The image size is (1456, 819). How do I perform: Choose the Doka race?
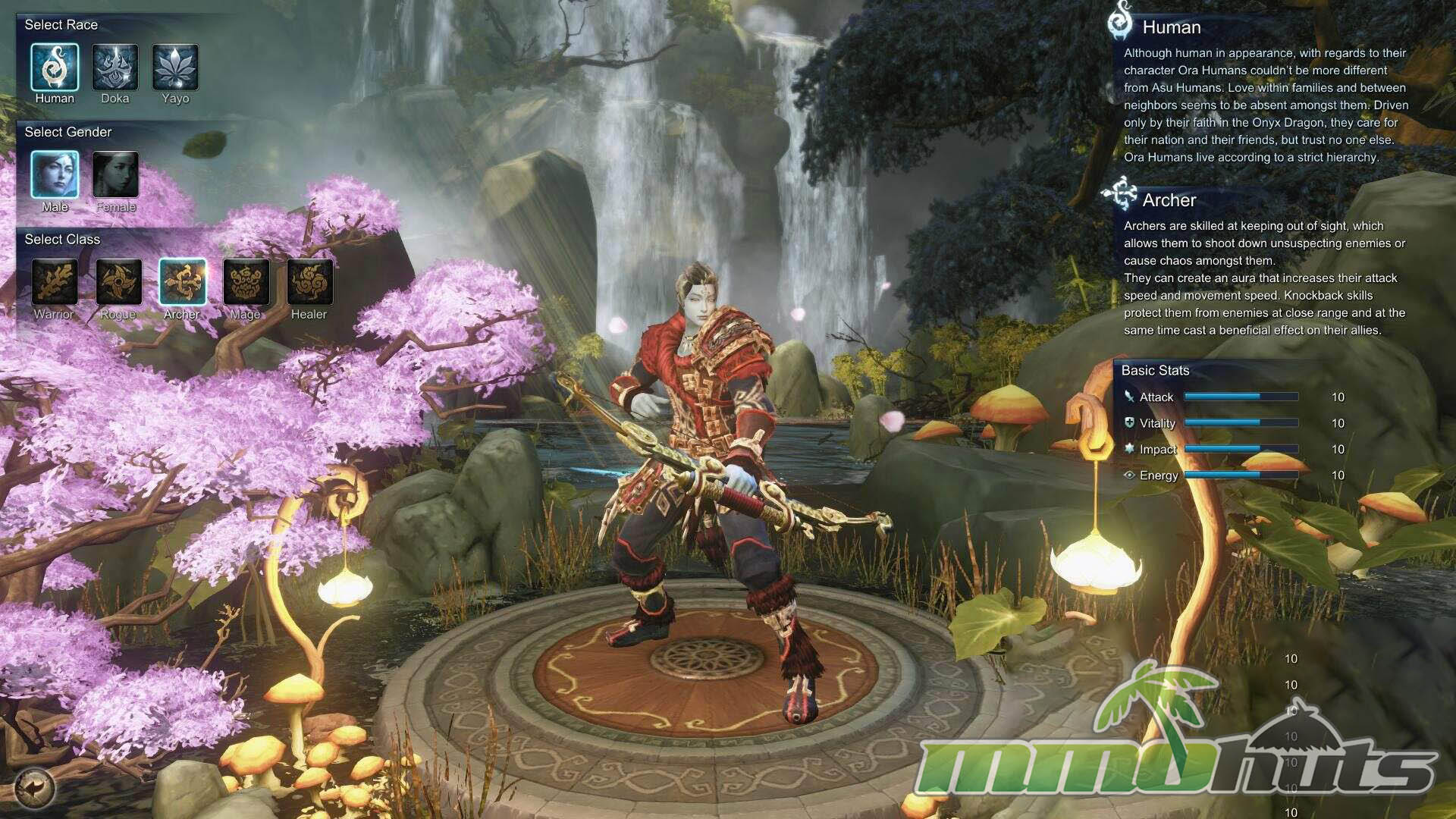pos(115,67)
